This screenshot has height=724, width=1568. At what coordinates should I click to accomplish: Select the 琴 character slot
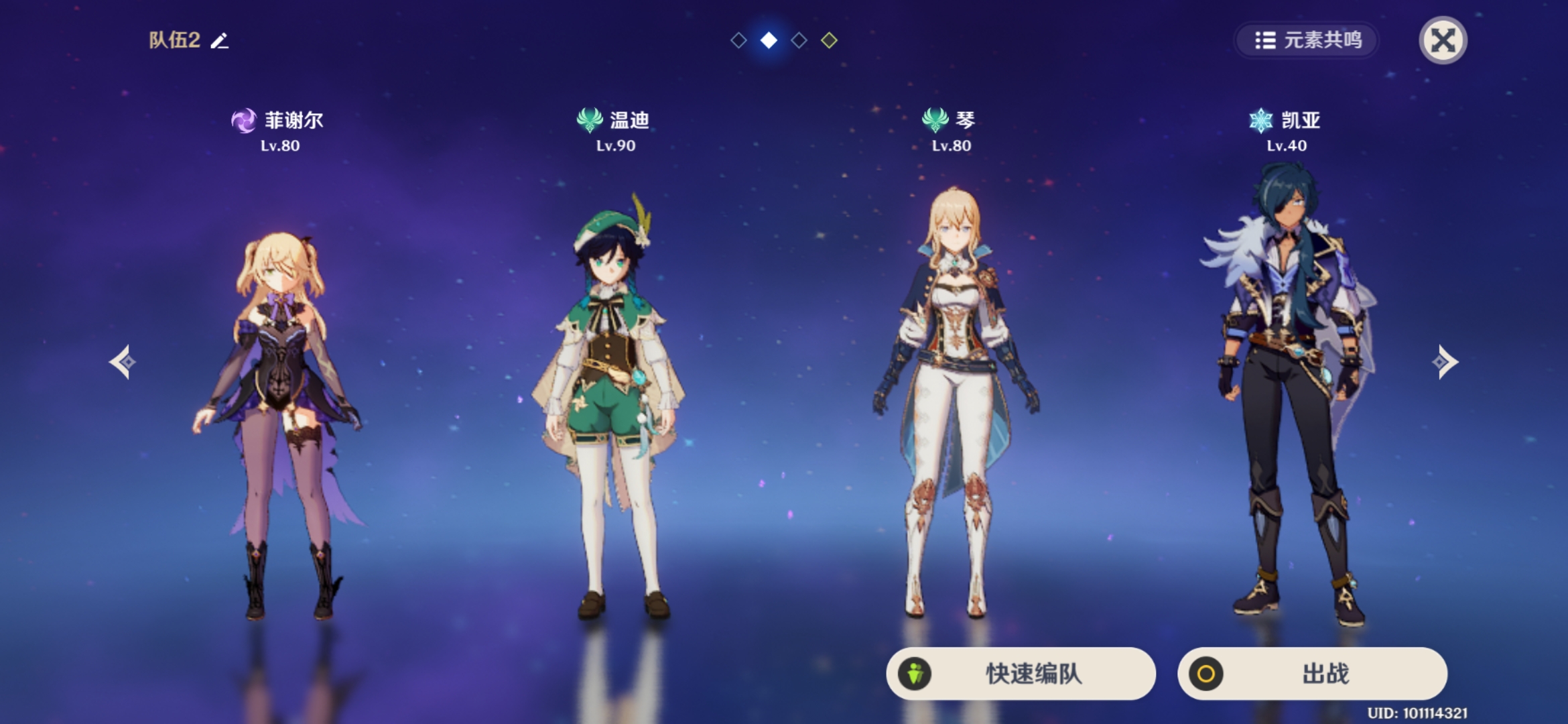click(952, 402)
